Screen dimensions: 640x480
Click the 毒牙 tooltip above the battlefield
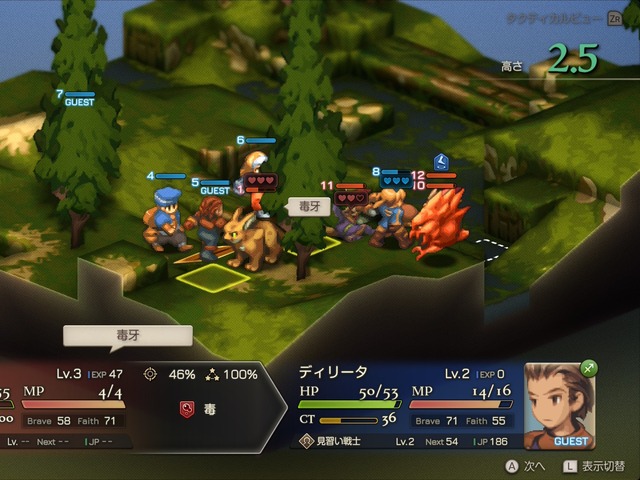304,206
